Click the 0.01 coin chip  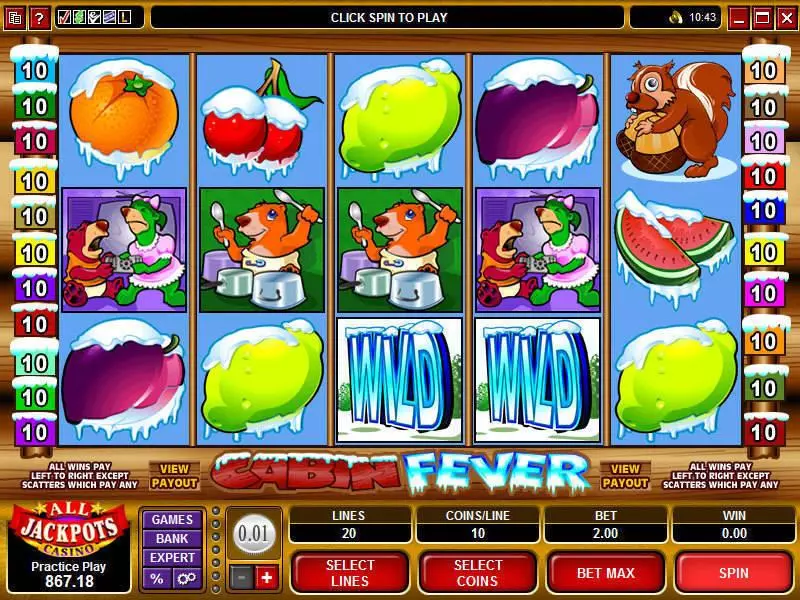(x=254, y=533)
